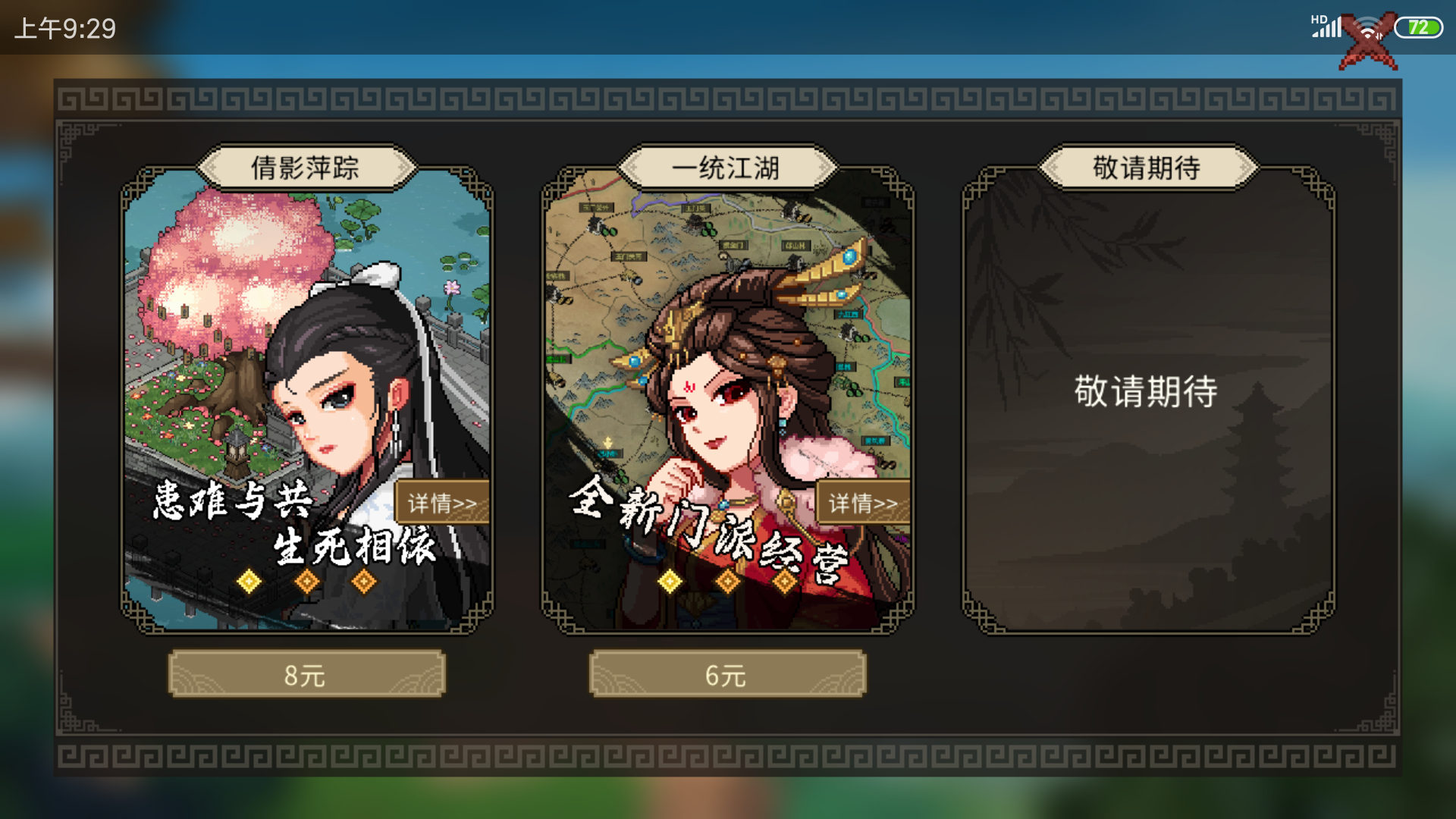Select the highlighted diamond page dot on 倩影萍踪

click(248, 579)
